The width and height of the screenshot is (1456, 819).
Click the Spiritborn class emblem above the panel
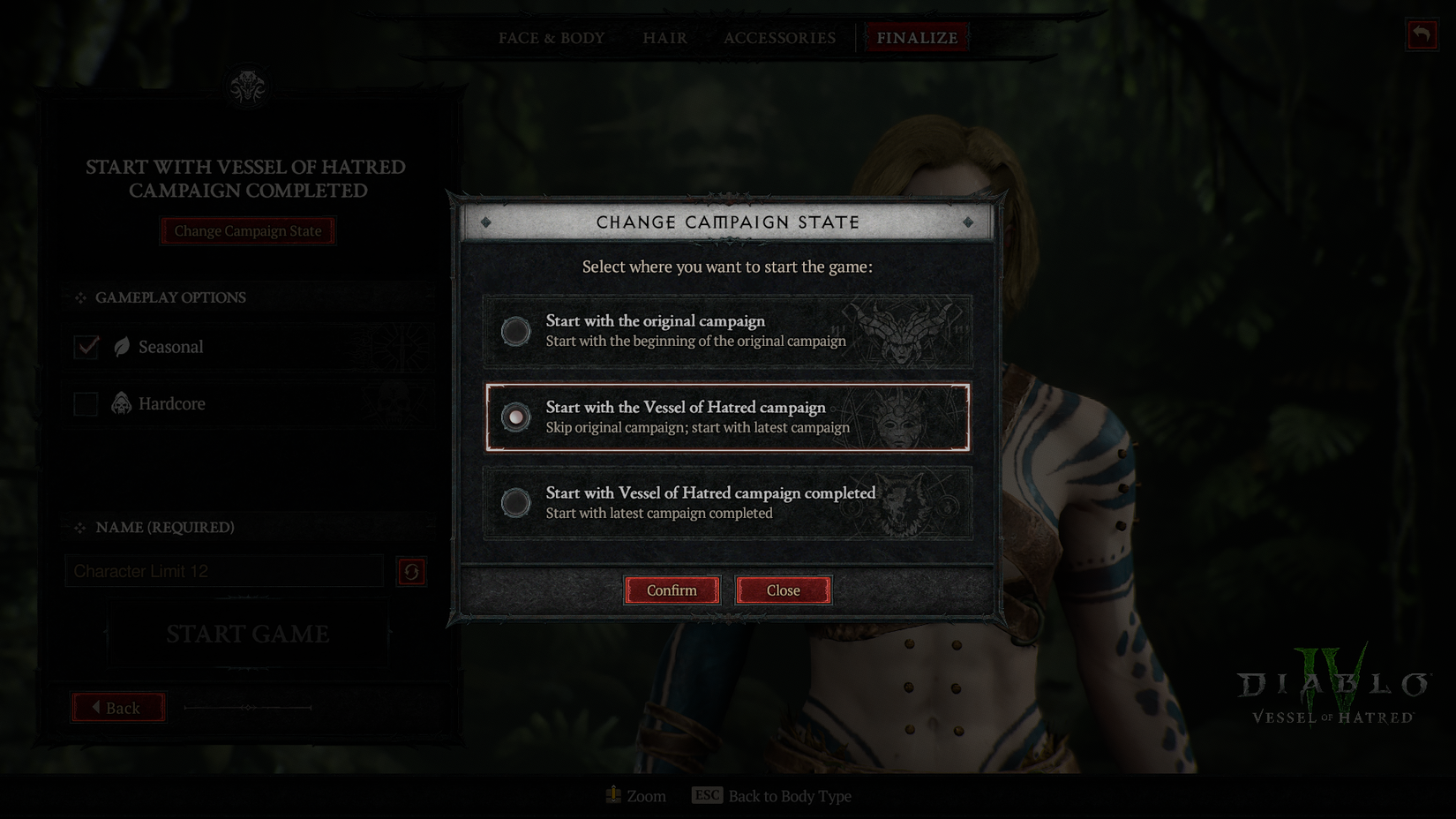248,86
